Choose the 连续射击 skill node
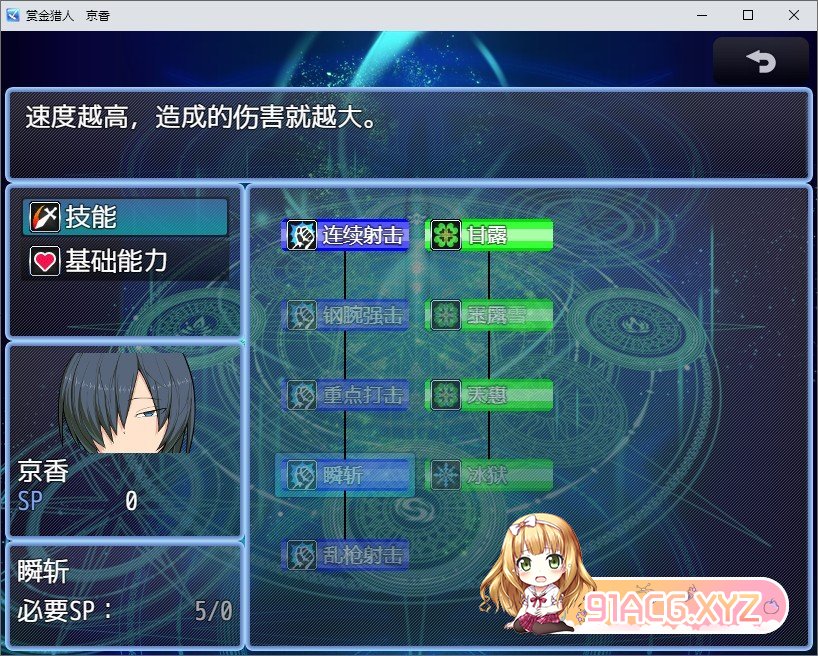 [346, 235]
